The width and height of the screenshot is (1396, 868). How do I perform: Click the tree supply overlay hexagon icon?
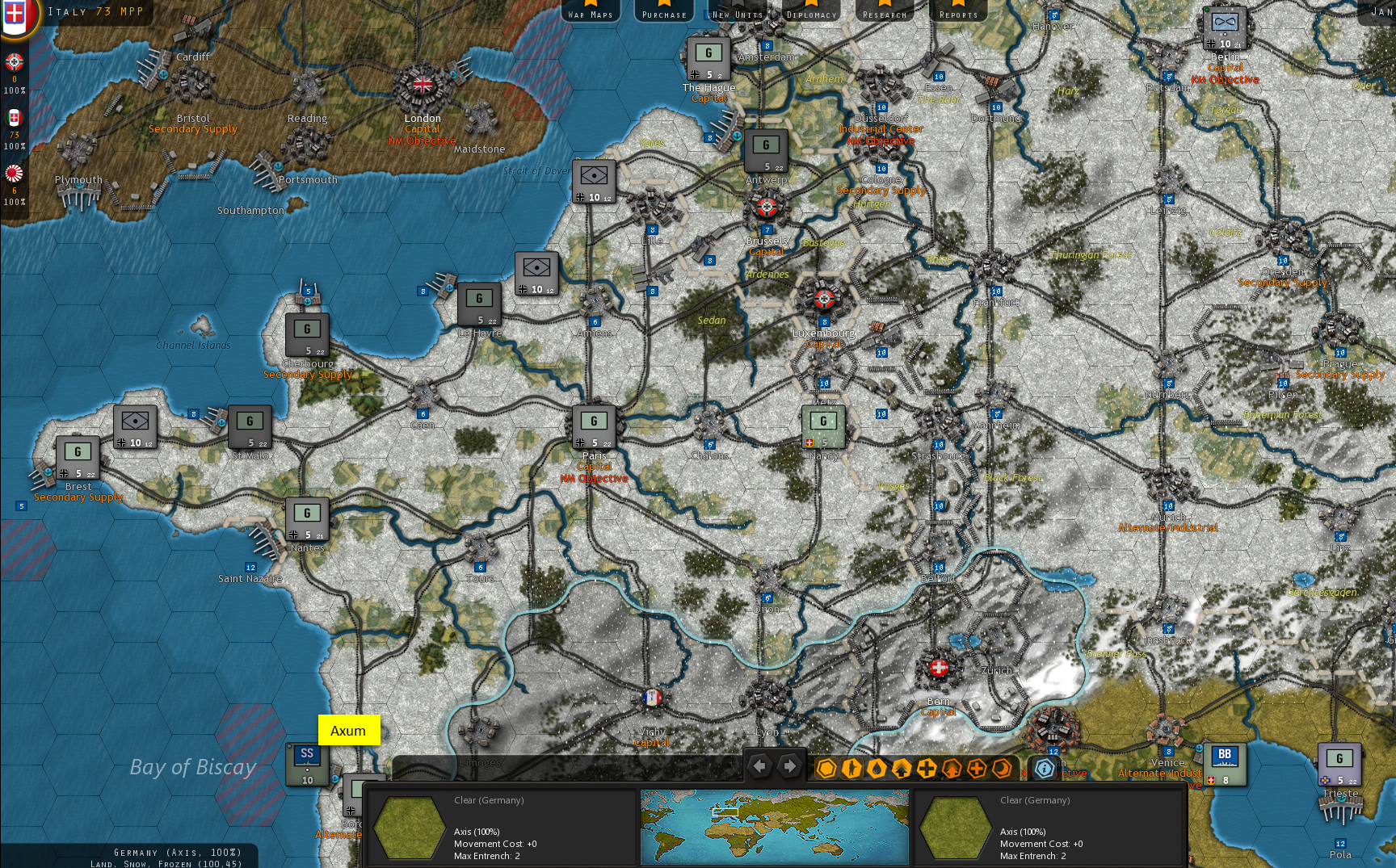(x=952, y=769)
